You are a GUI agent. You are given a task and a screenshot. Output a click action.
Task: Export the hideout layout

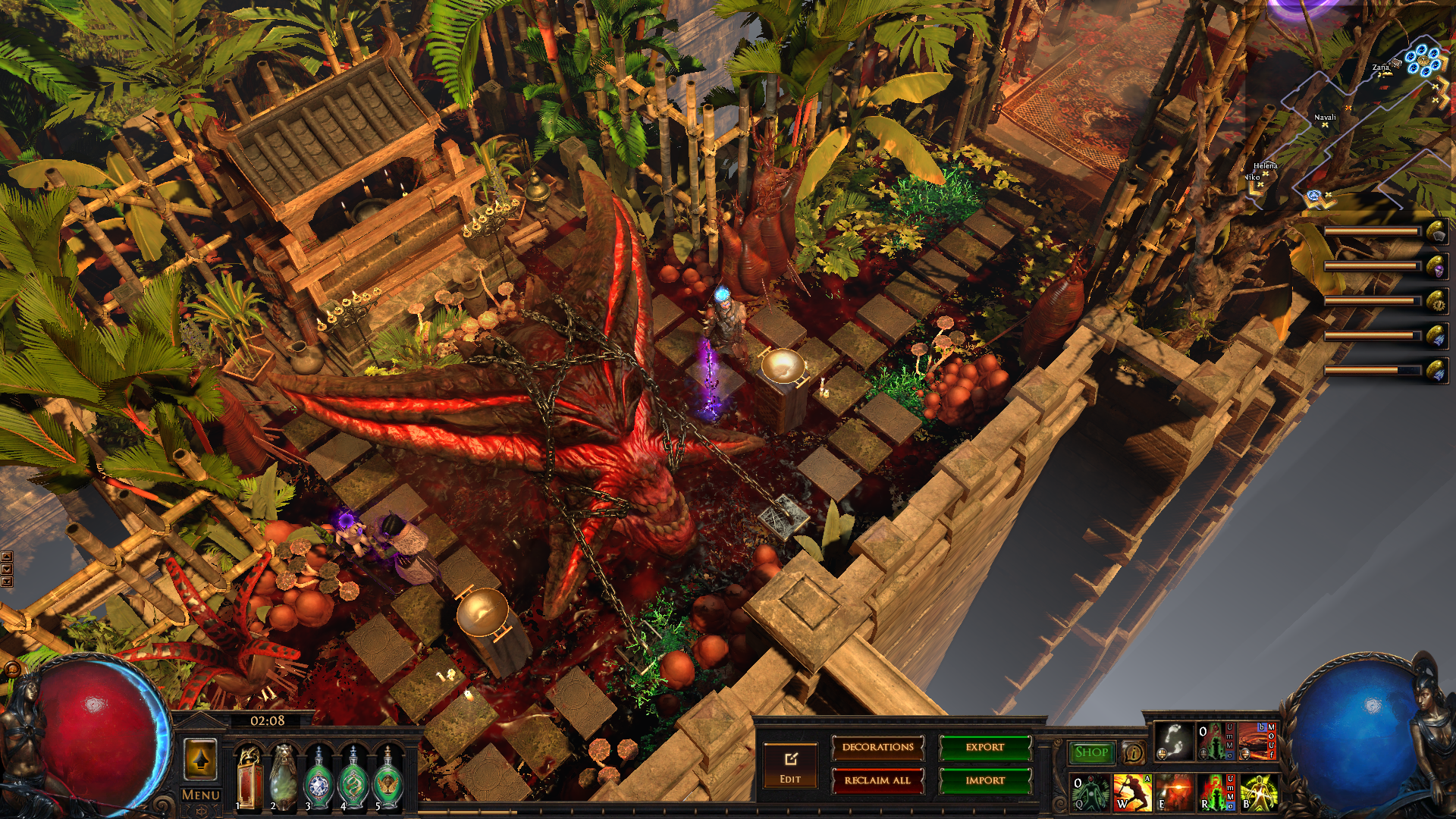(x=985, y=748)
